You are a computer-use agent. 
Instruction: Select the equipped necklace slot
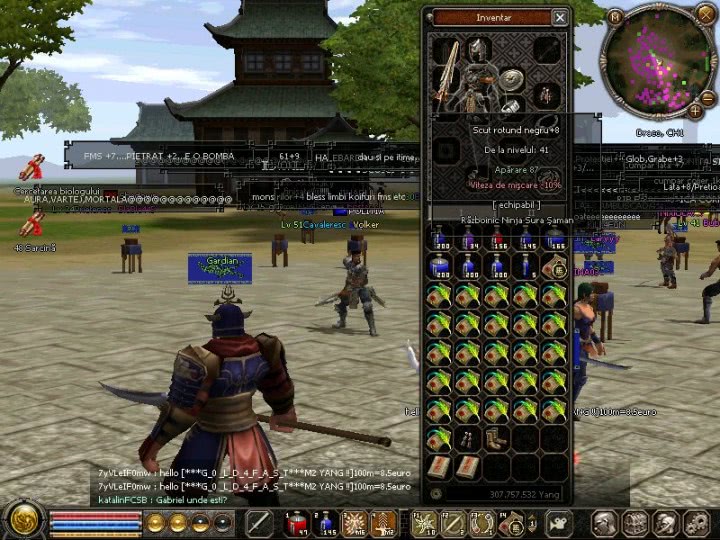(546, 95)
